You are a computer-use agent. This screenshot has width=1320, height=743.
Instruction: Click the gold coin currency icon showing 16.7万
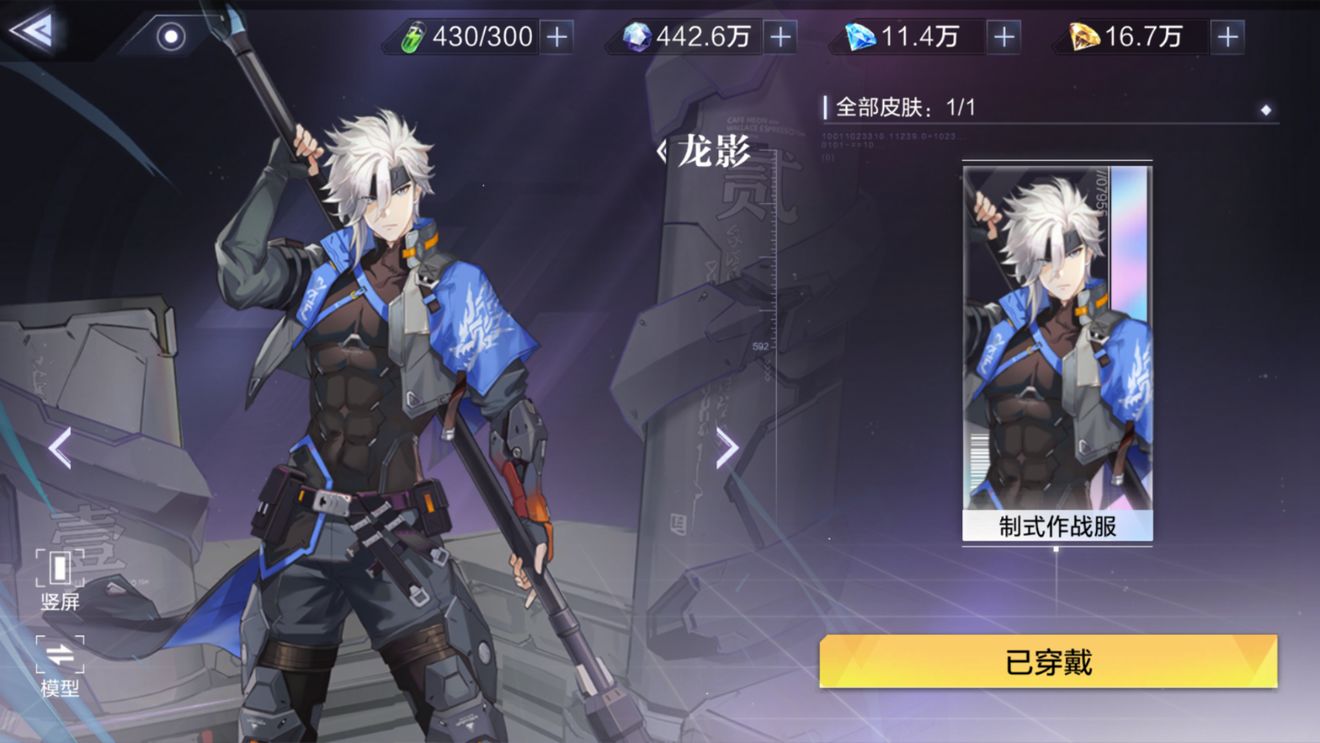tap(1092, 36)
